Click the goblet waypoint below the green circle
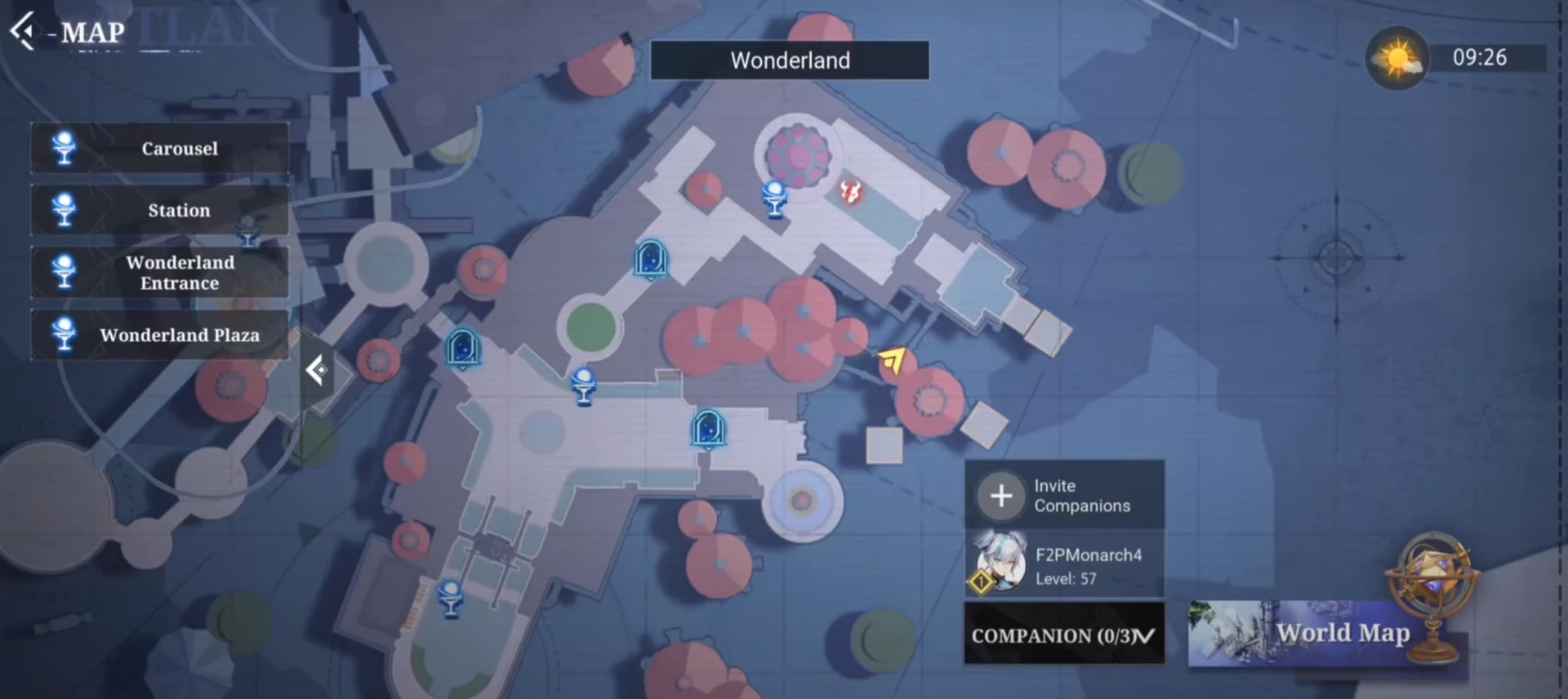 583,385
